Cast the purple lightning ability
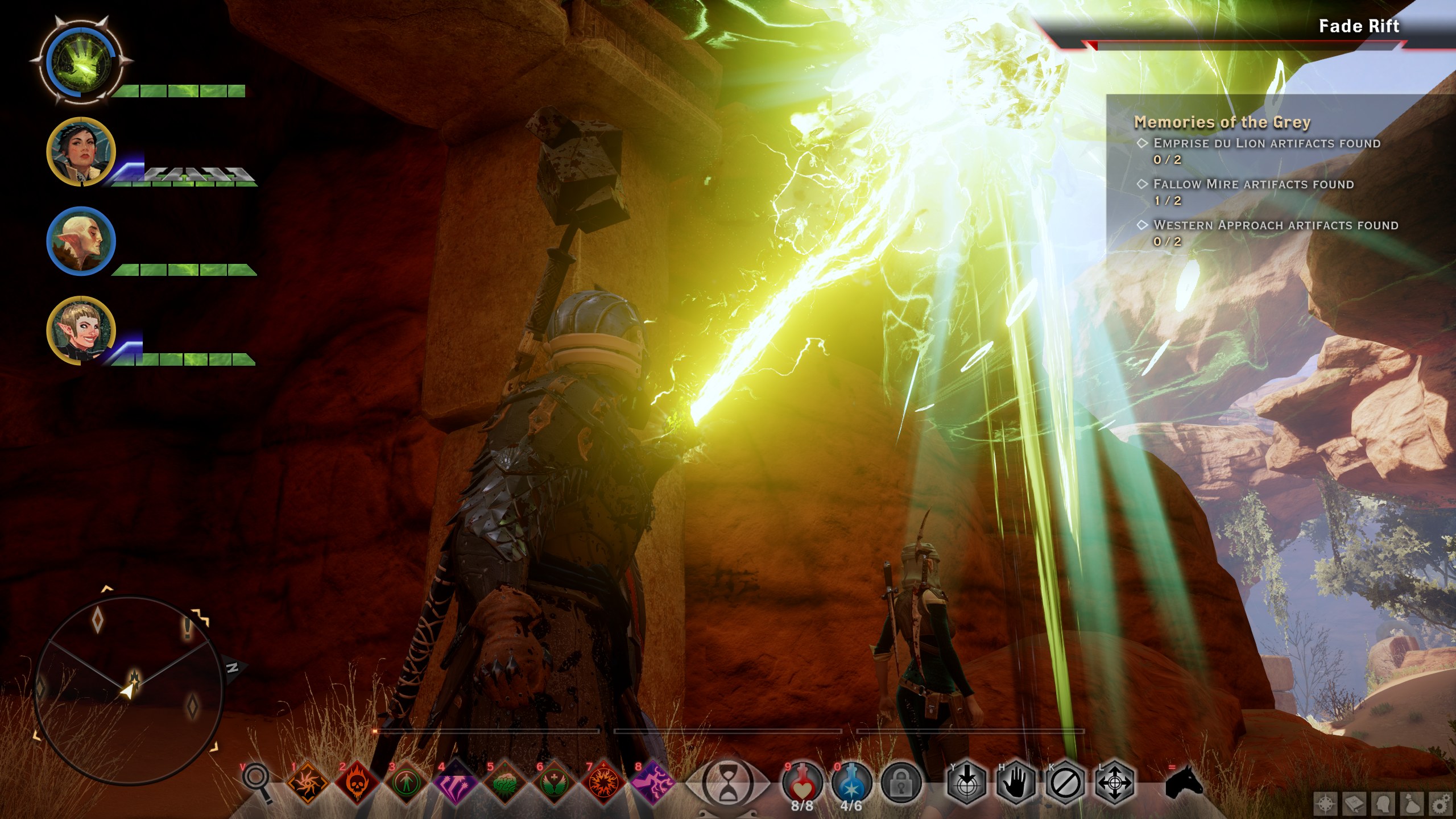Screen dimensions: 1456x819 (652, 784)
